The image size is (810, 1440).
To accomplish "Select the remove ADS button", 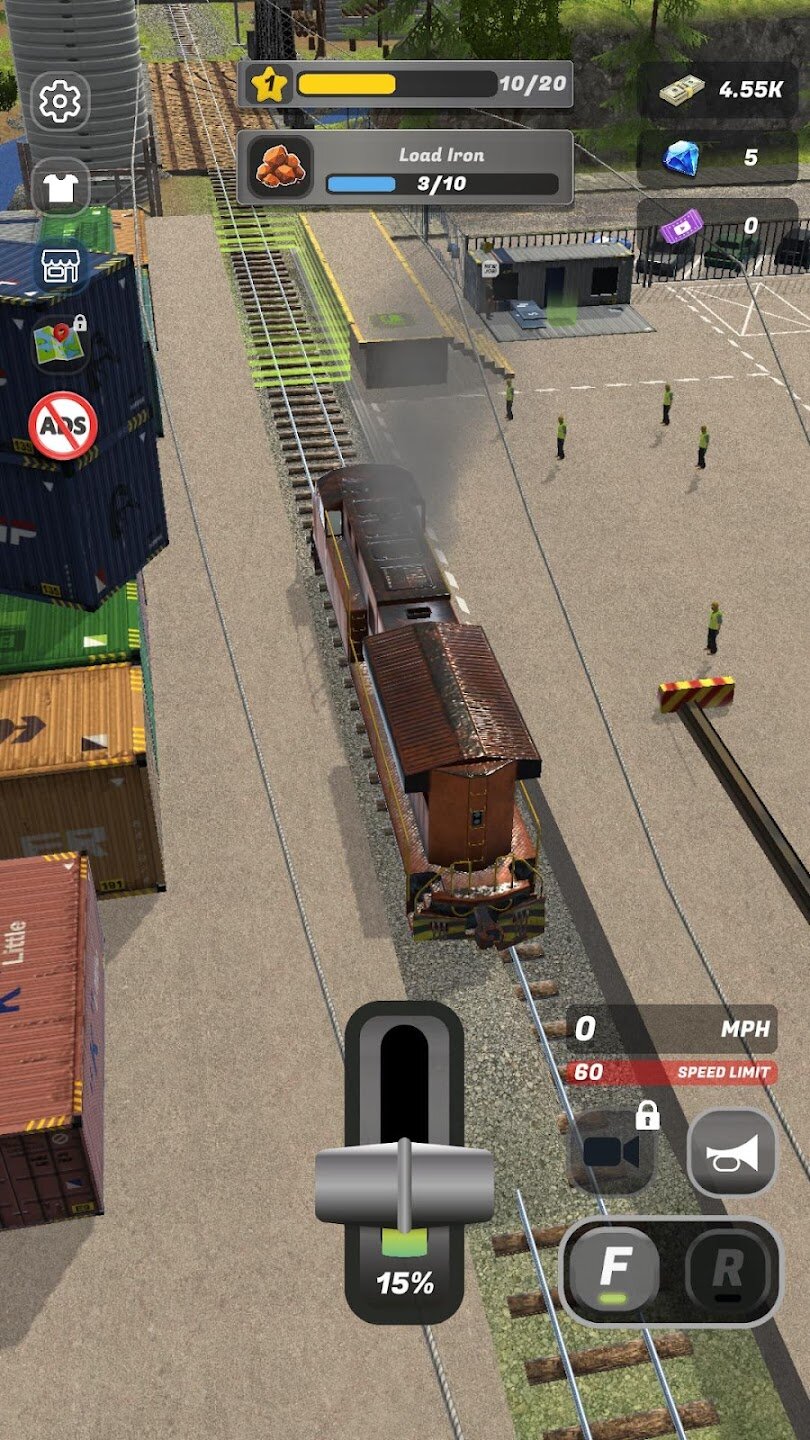I will coord(63,425).
